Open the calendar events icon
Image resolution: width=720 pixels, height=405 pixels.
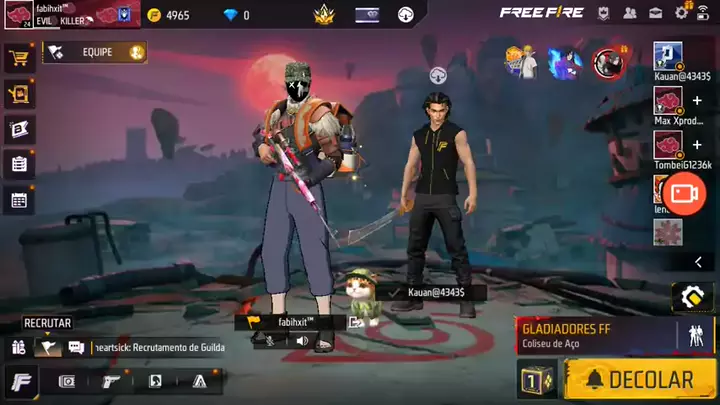(18, 199)
